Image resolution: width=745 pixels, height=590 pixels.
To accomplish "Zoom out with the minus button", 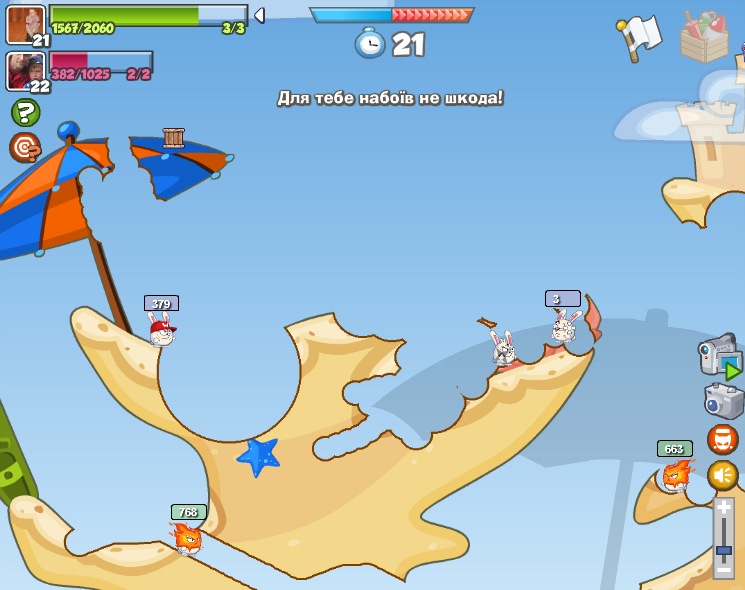I will [x=723, y=569].
